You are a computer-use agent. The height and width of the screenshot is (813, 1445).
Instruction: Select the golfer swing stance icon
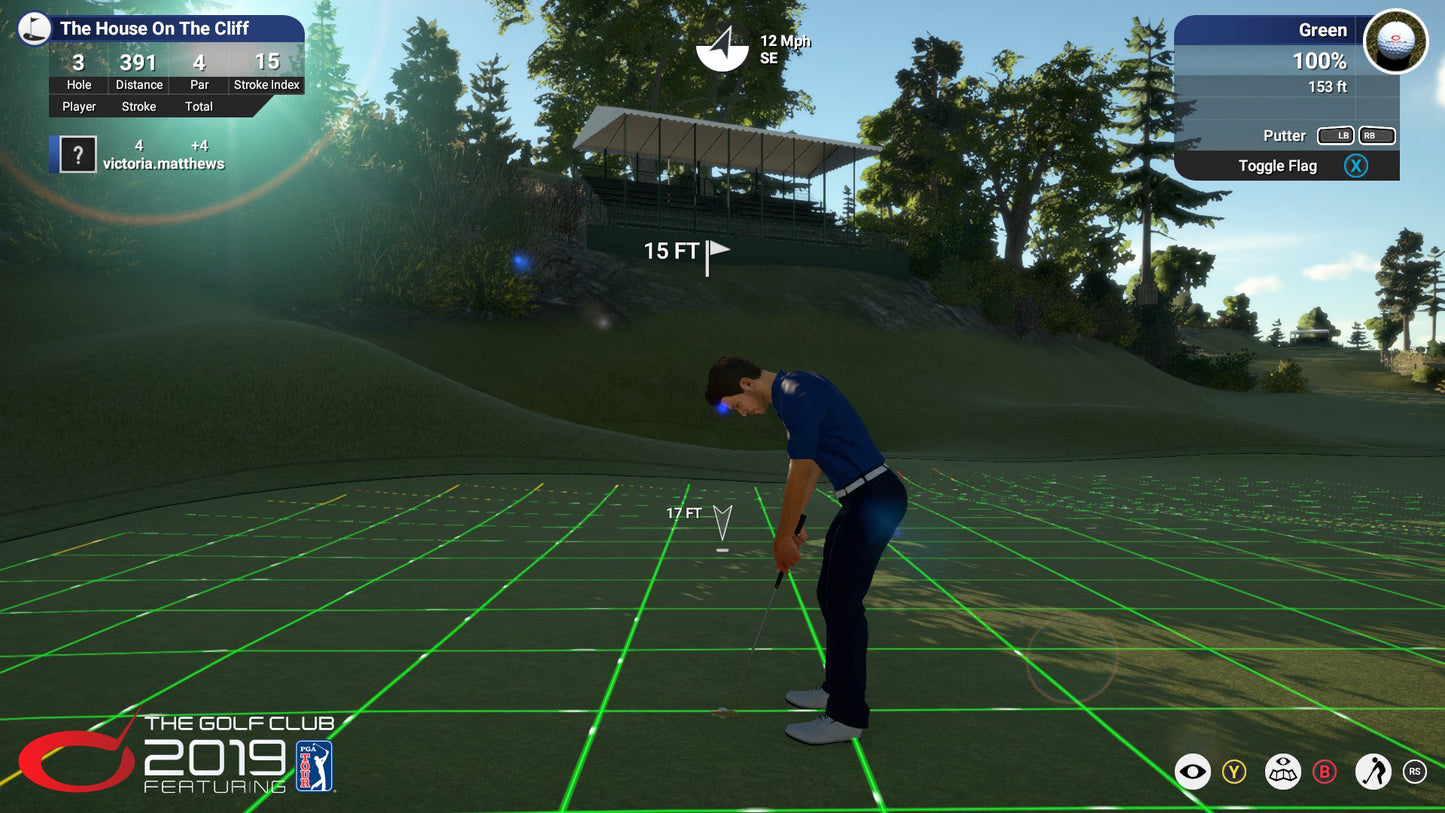pos(1372,771)
